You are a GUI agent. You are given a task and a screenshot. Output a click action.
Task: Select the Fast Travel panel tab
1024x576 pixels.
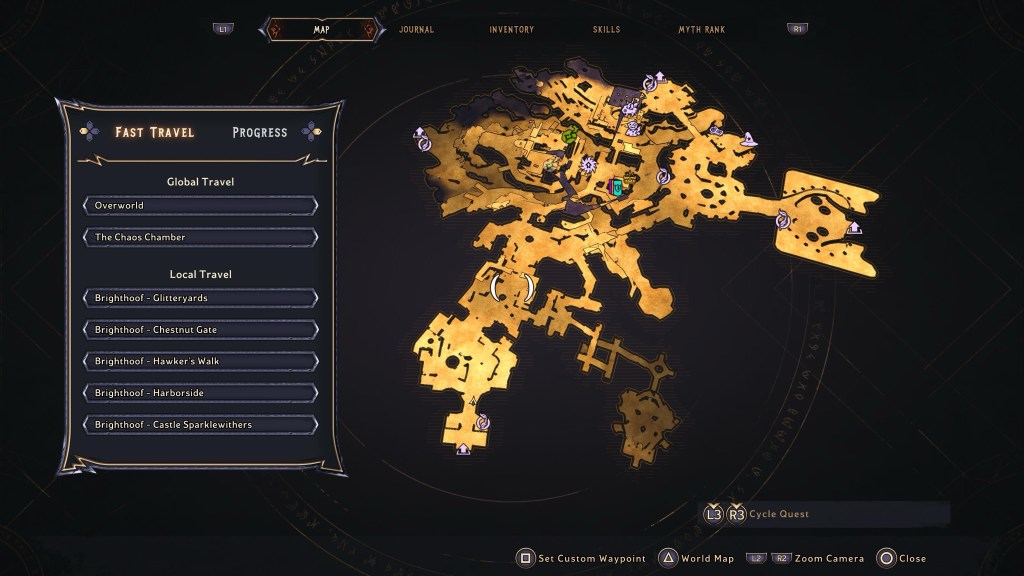click(x=154, y=132)
